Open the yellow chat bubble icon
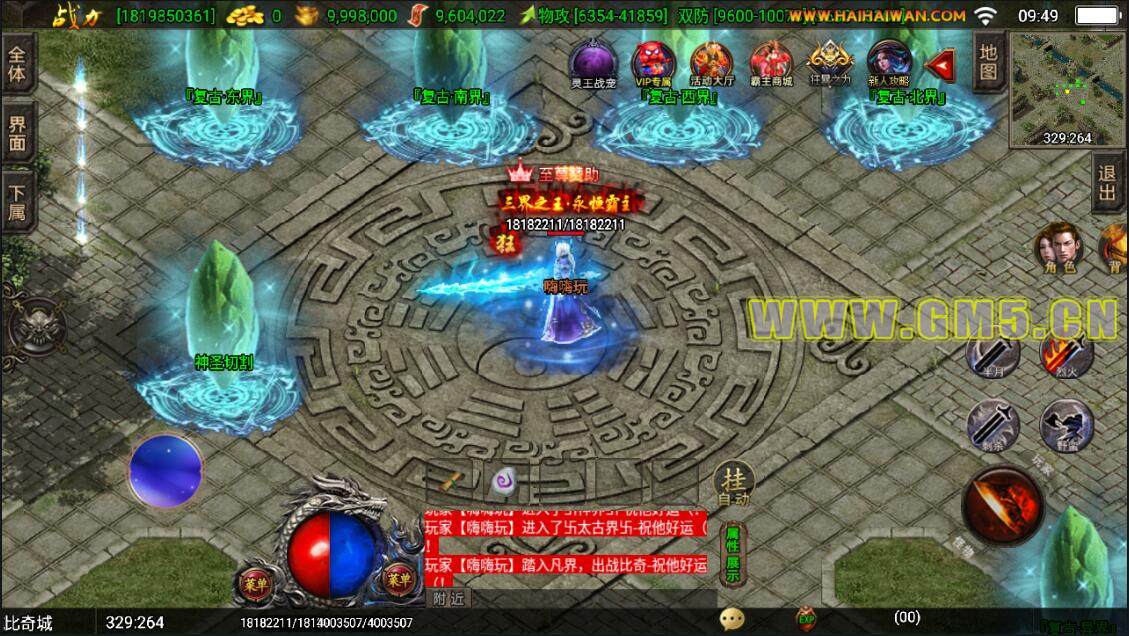 coord(732,619)
